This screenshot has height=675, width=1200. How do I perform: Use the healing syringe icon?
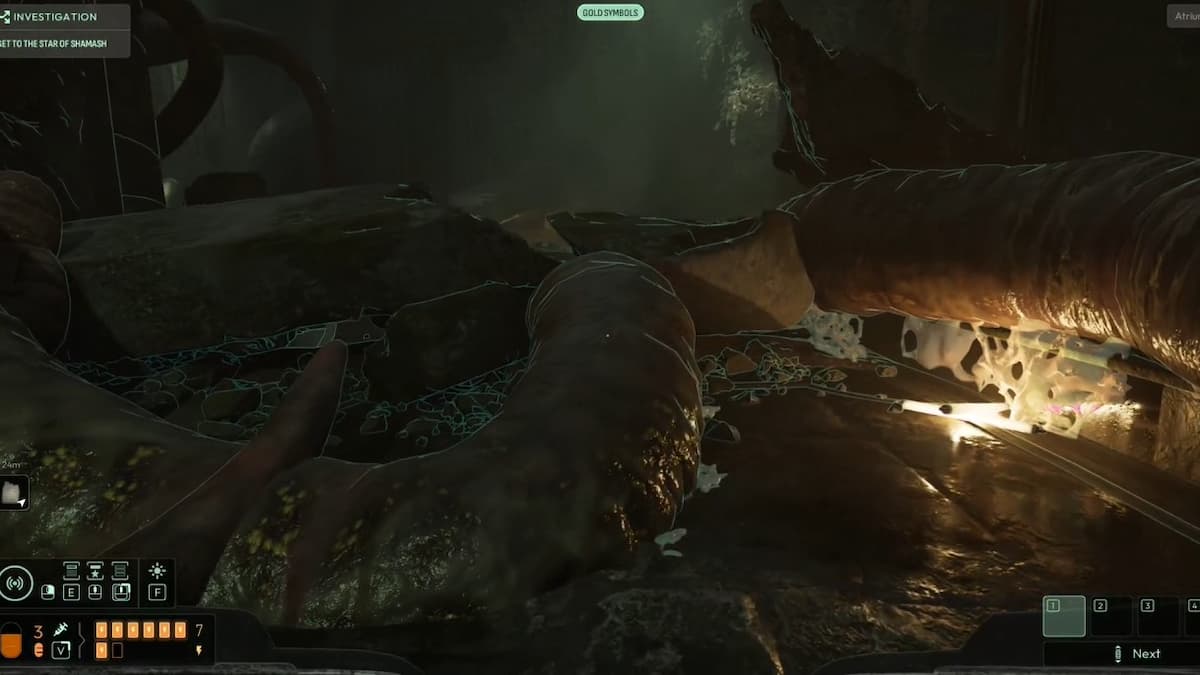click(x=60, y=630)
